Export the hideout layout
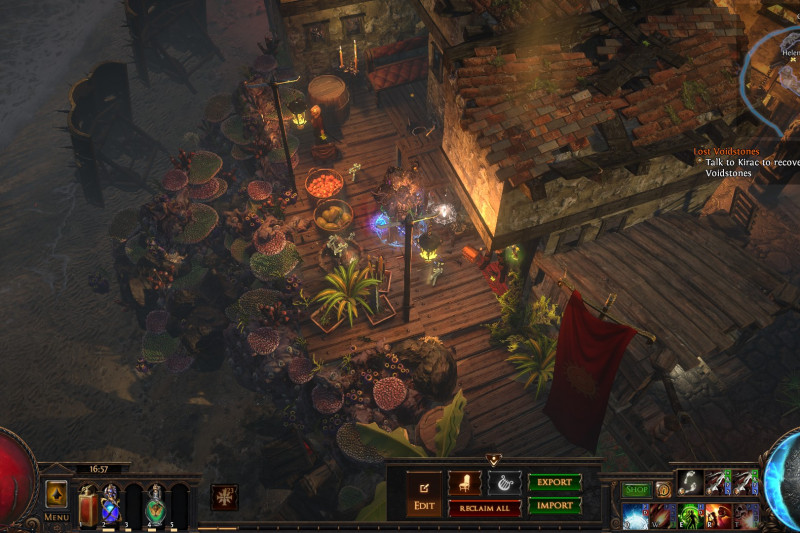The height and width of the screenshot is (533, 800). [555, 482]
